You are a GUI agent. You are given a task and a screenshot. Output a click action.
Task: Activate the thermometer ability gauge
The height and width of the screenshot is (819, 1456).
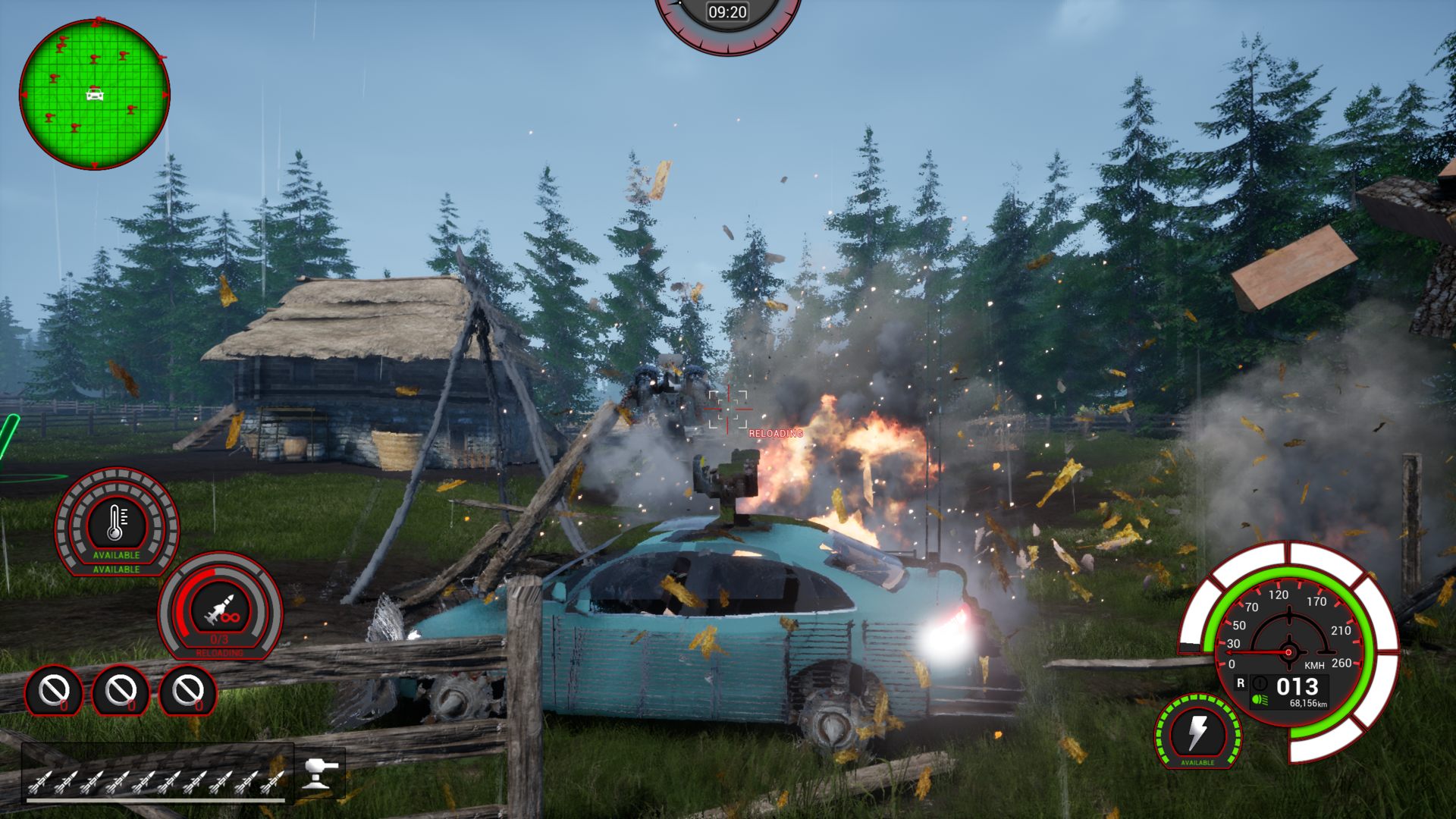116,522
